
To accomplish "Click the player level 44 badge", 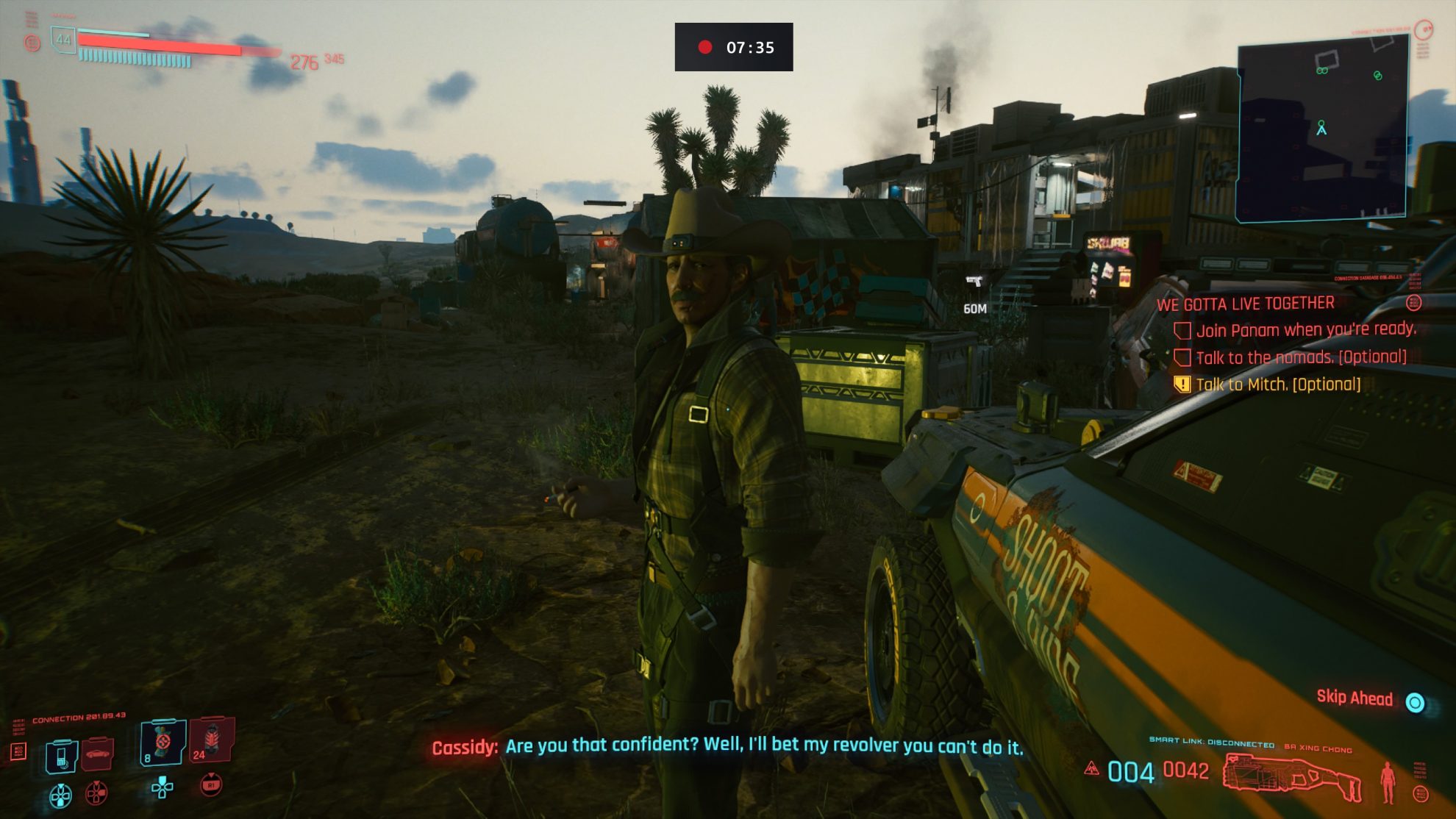I will [63, 40].
